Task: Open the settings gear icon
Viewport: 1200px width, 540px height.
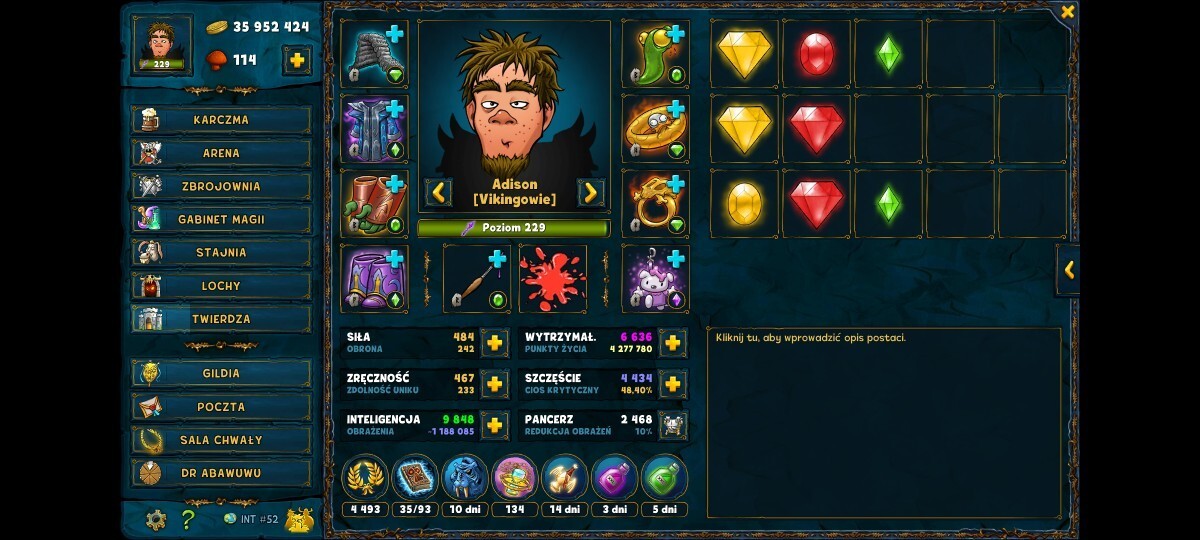Action: pos(156,519)
